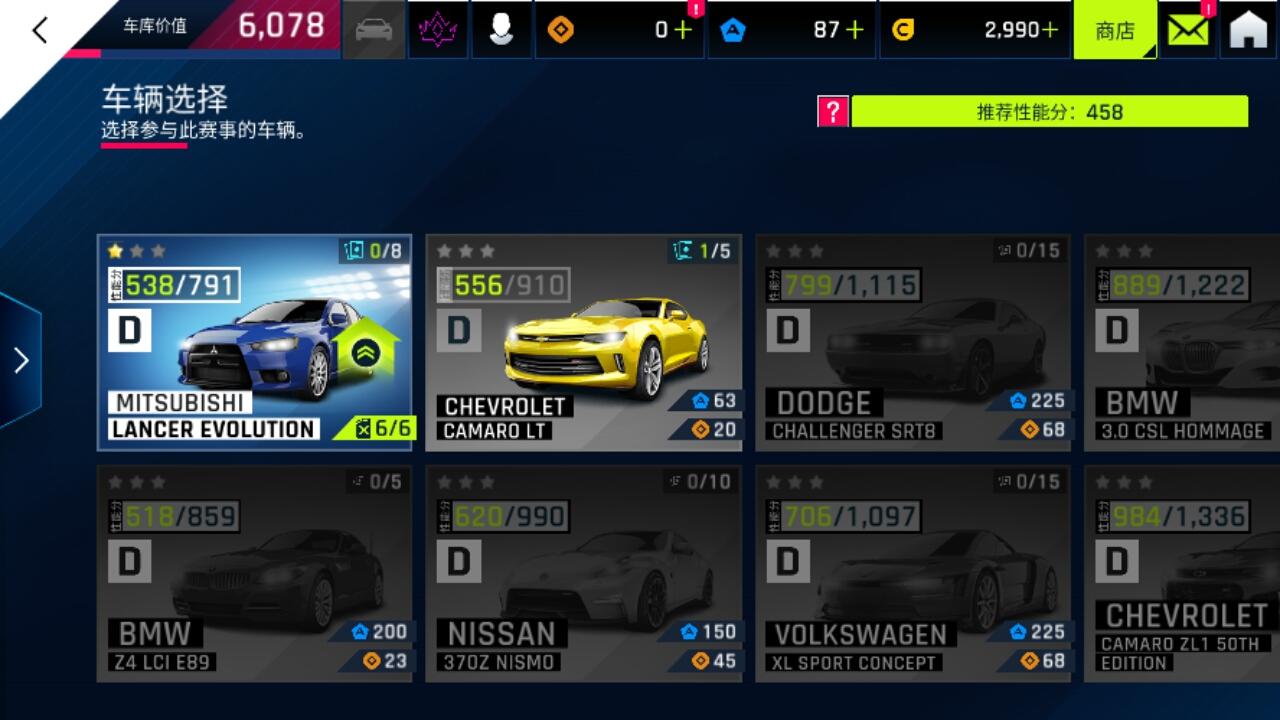Screen dimensions: 1280x720
Task: Pick the Camaro ZL1 50th Edition card
Action: [x=1182, y=573]
